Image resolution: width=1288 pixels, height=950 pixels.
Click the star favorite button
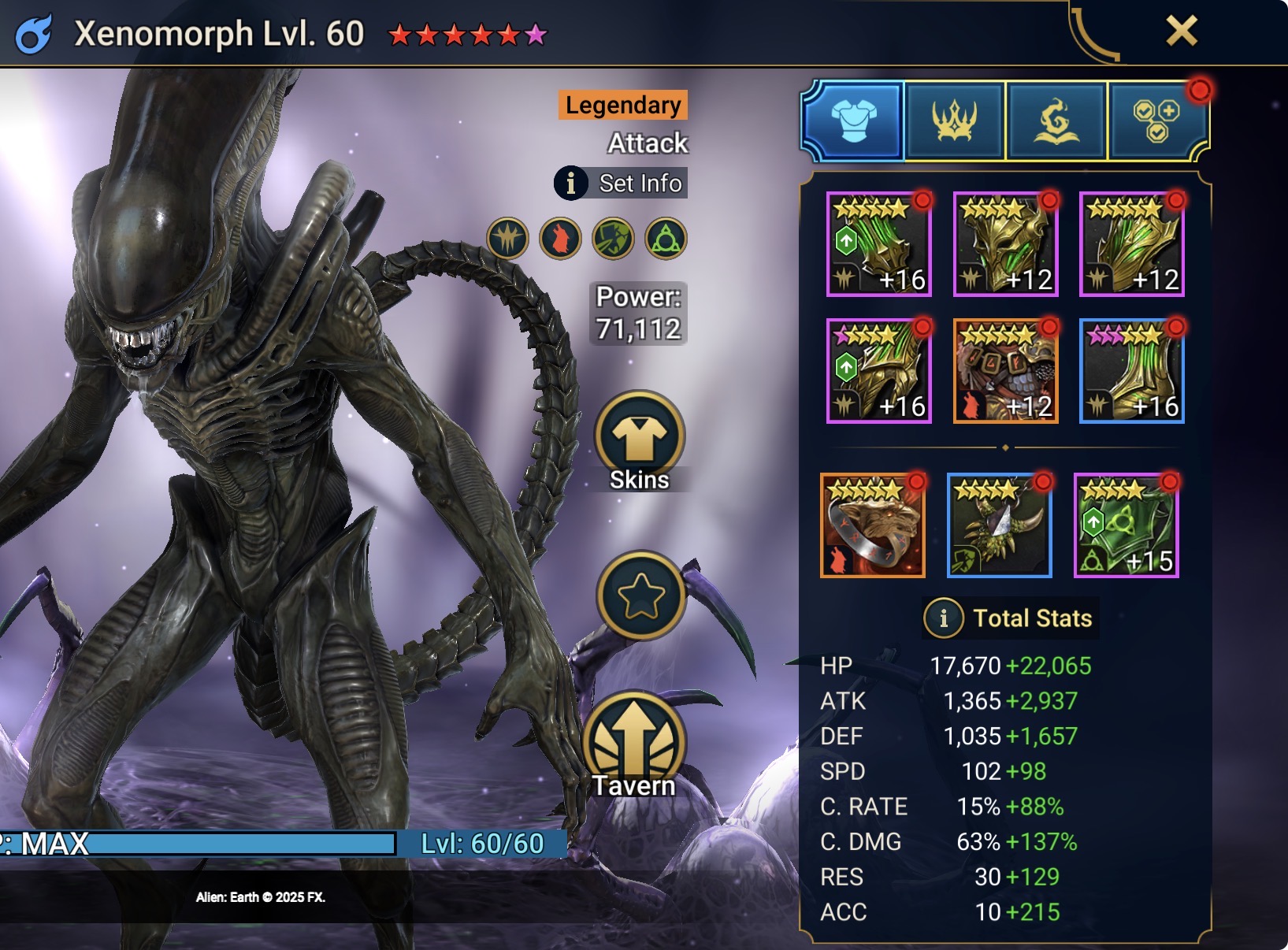[x=640, y=595]
